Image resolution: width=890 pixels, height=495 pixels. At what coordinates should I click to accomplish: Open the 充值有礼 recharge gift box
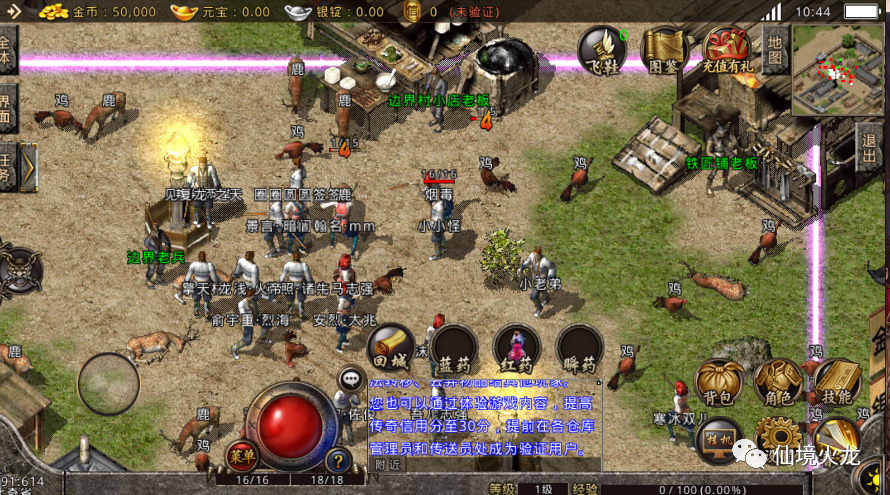(x=726, y=49)
